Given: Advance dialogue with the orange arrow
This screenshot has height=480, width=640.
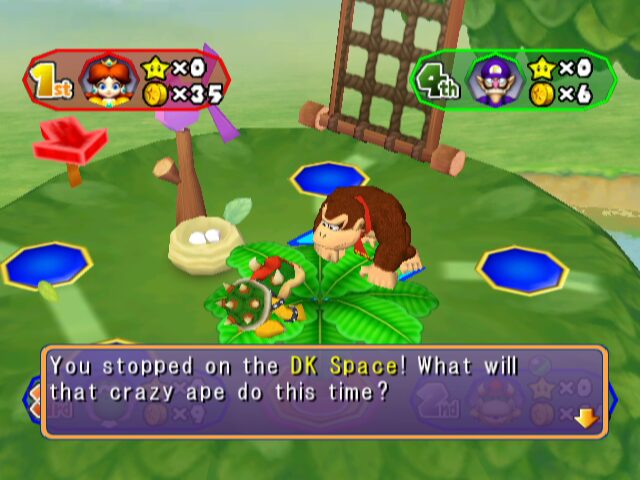Looking at the screenshot, I should [586, 418].
